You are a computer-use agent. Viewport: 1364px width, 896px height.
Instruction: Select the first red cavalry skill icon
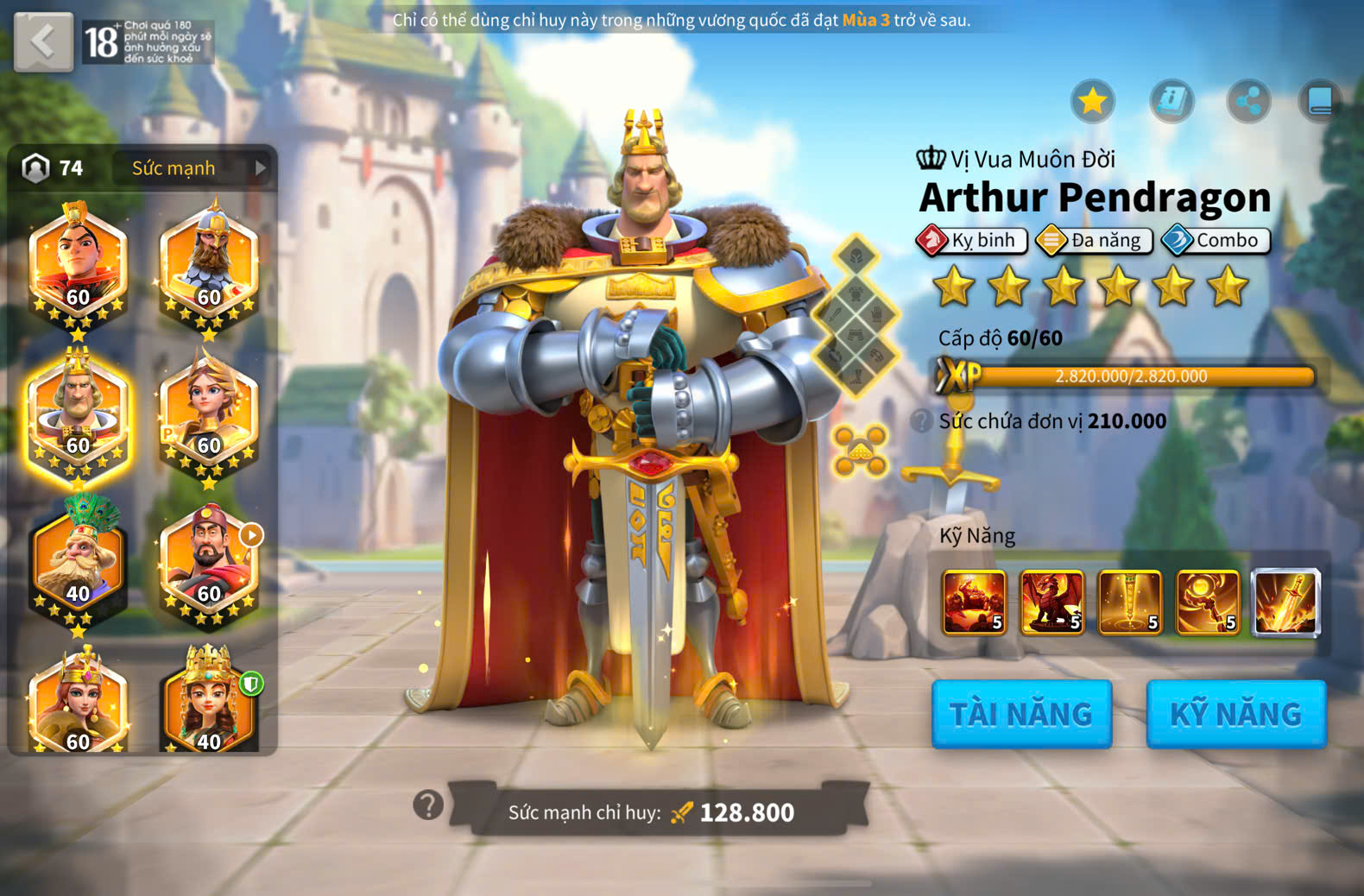tap(974, 602)
